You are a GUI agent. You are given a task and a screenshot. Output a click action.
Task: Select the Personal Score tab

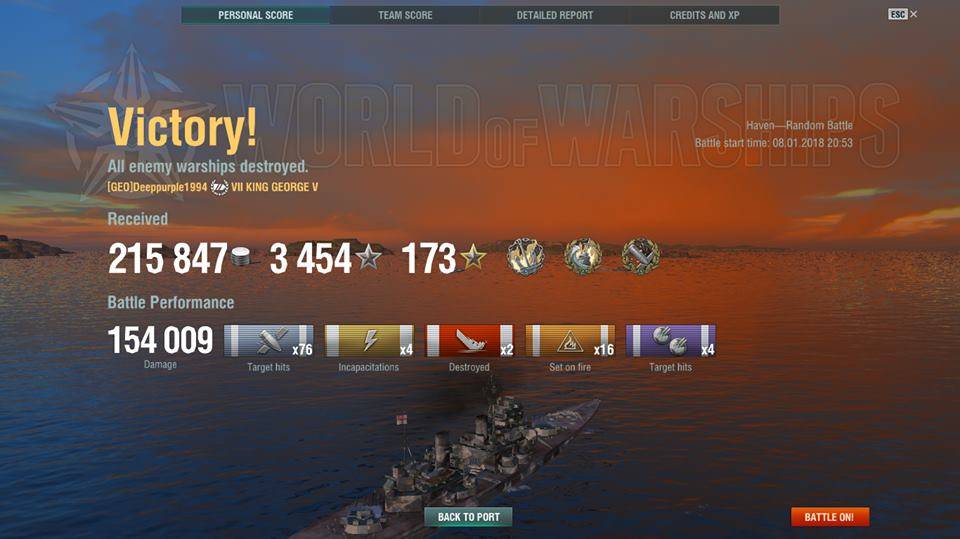tap(255, 15)
